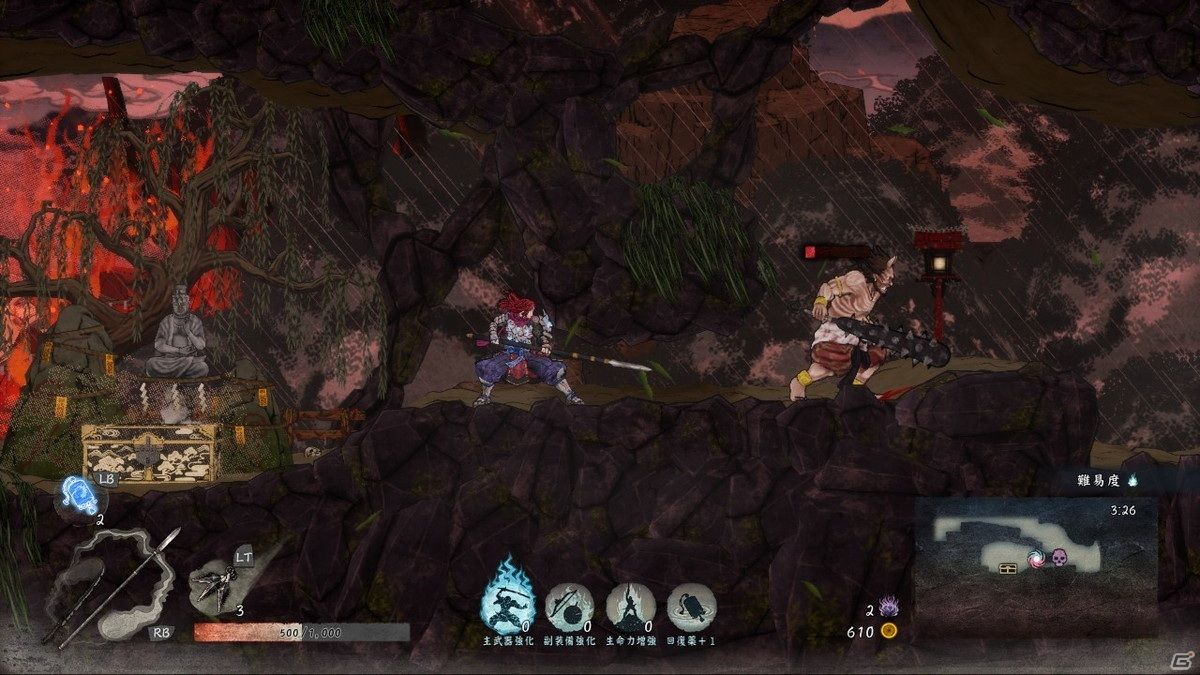This screenshot has height=675, width=1200.
Task: Open the minimap
Action: 1035,565
